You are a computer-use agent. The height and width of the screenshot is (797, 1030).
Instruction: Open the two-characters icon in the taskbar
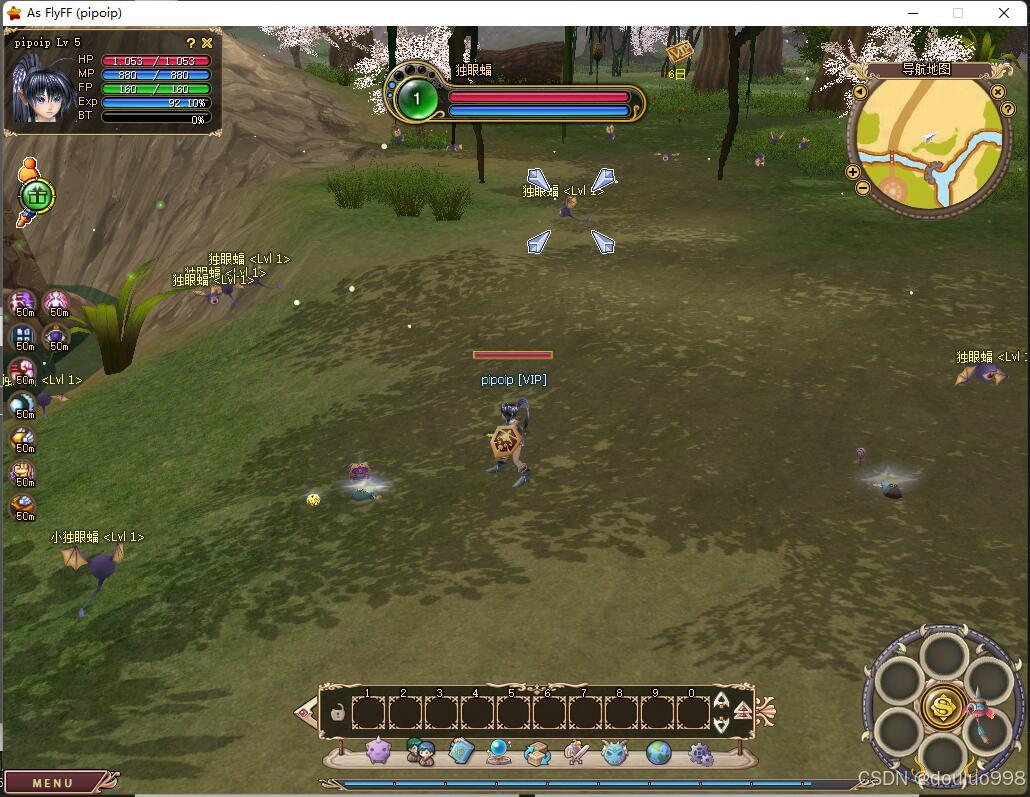coord(421,752)
